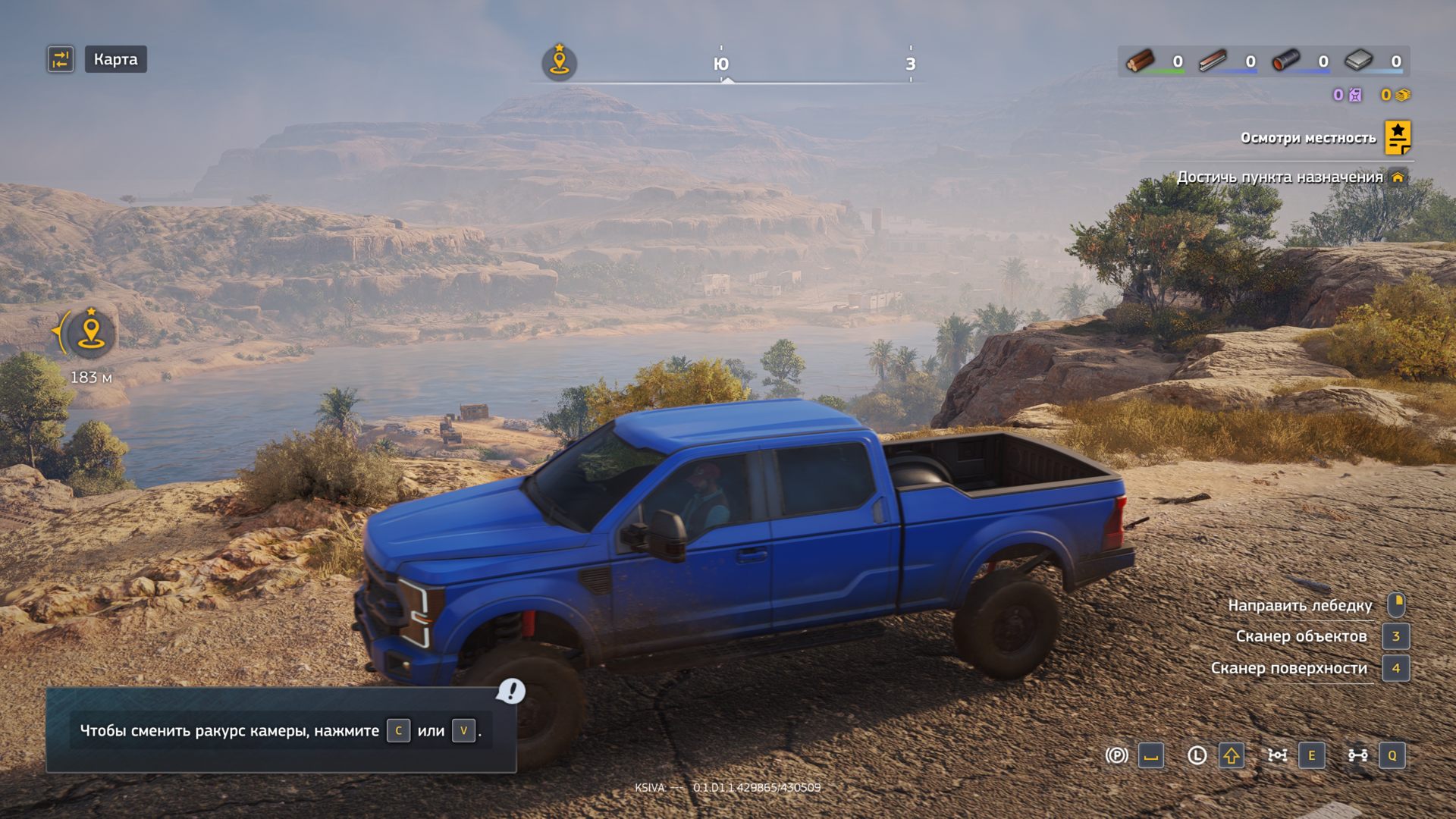Click the swap-arrows icon beside Карта
The height and width of the screenshot is (819, 1456).
[x=61, y=59]
